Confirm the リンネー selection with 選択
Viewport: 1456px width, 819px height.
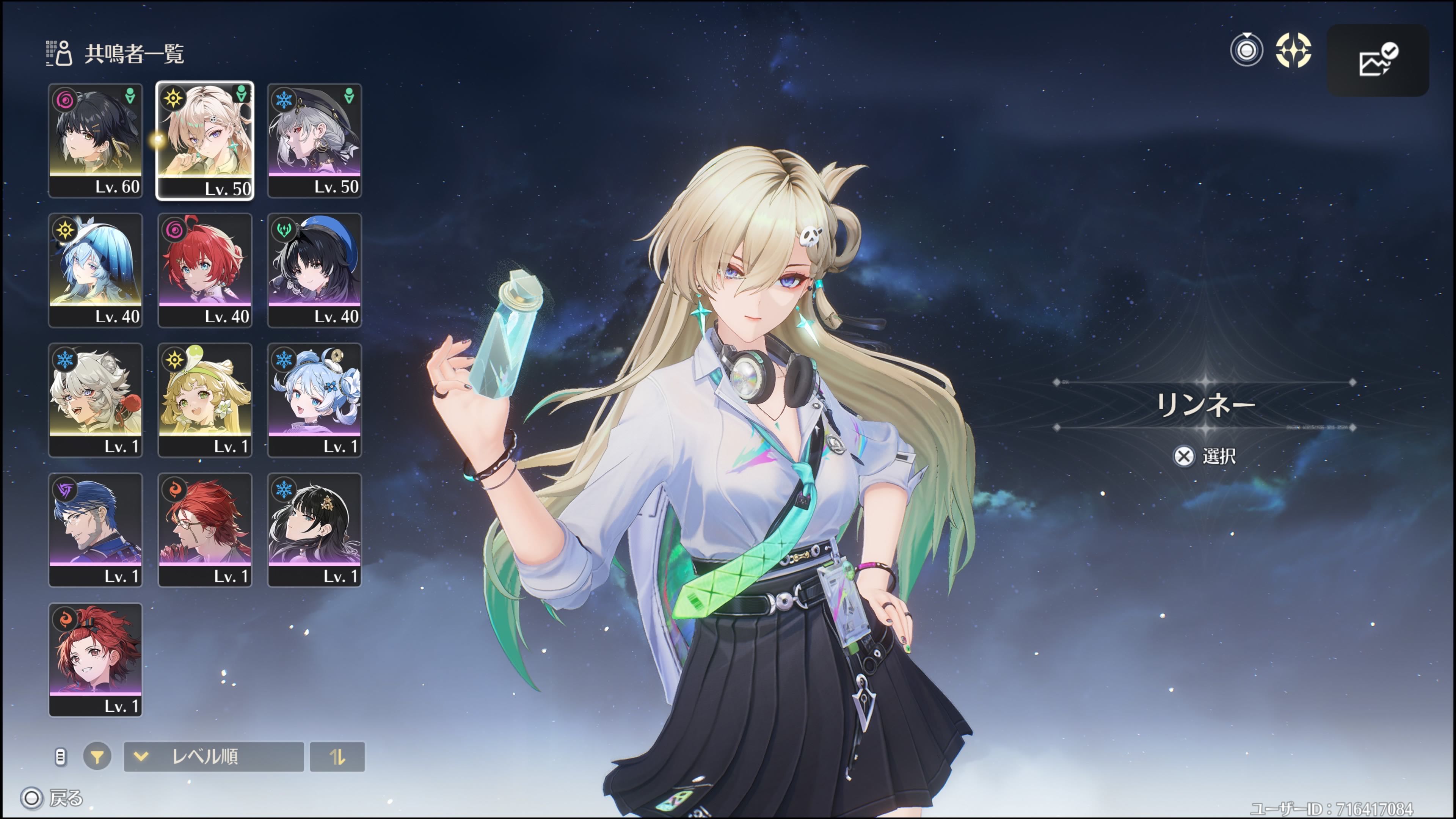tap(1205, 456)
